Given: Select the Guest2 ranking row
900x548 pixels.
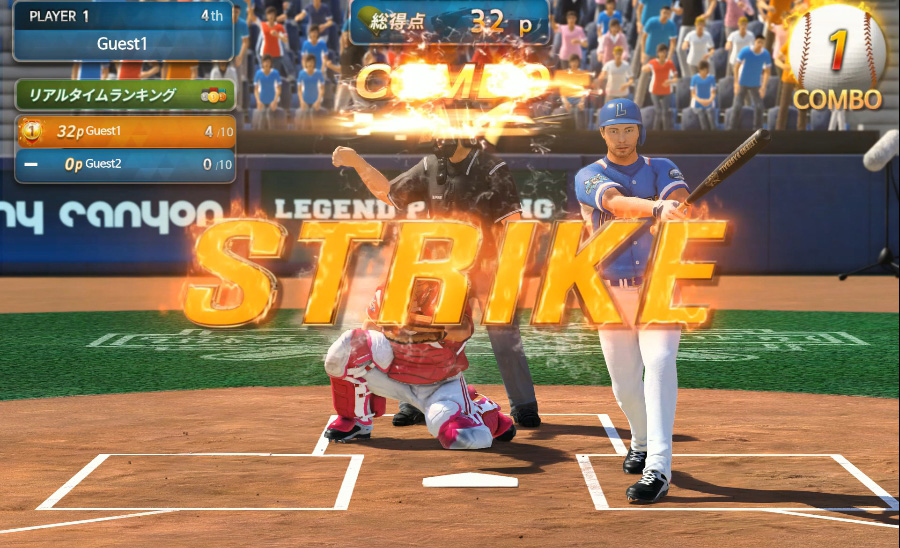Looking at the screenshot, I should pos(125,164).
